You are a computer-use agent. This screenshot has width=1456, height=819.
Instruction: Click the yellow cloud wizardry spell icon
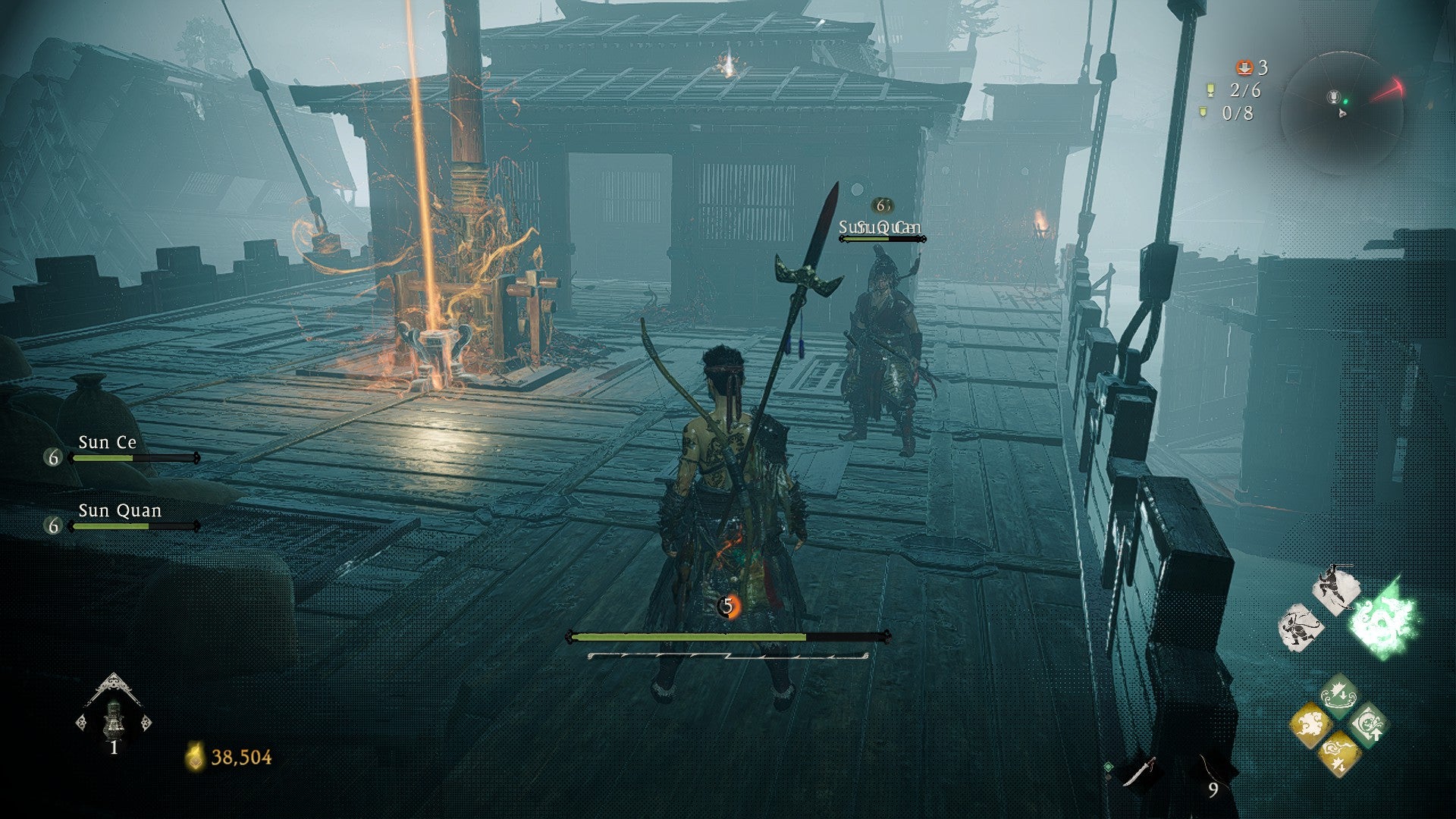(x=1310, y=724)
